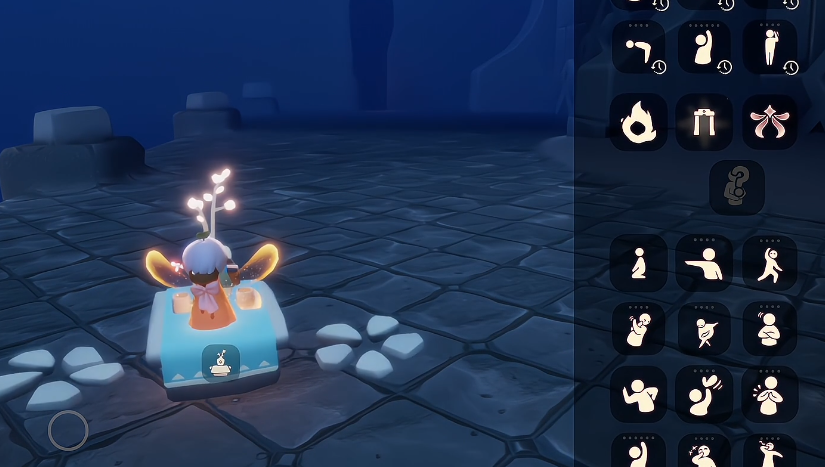Trigger the dab pose emote

click(x=704, y=328)
